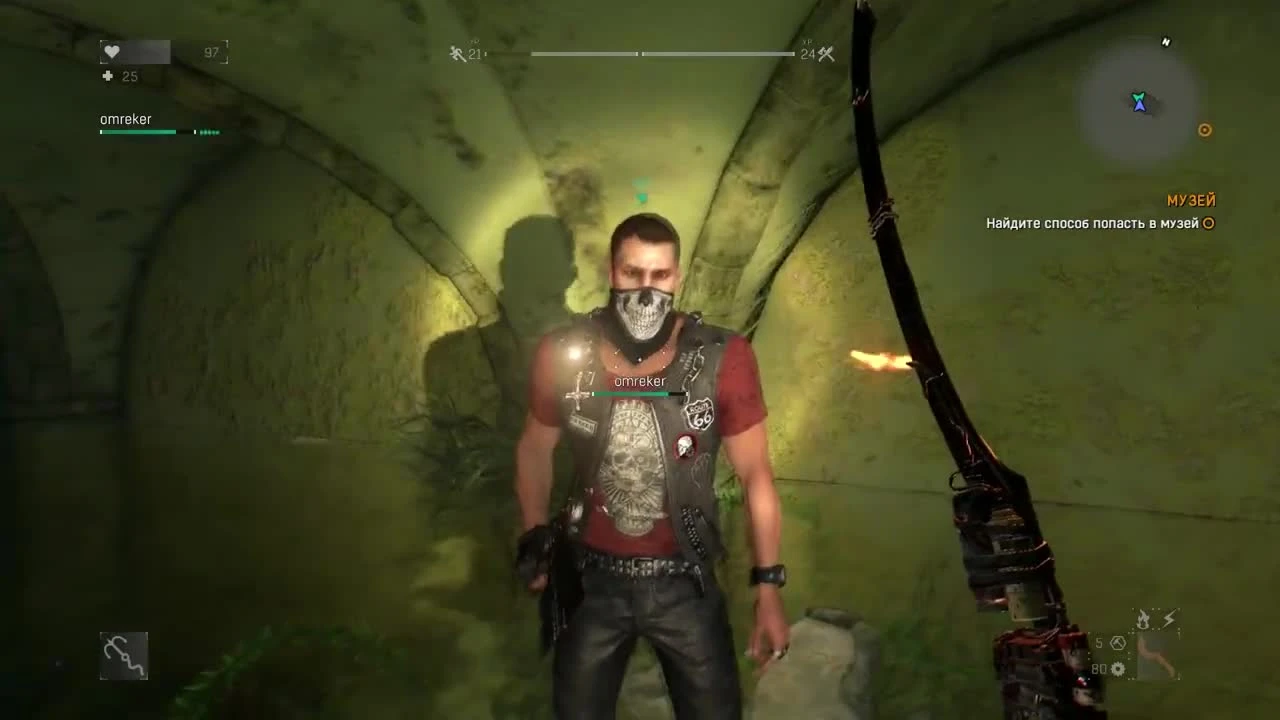Select the МУЗЕЙ quest title

[1190, 201]
